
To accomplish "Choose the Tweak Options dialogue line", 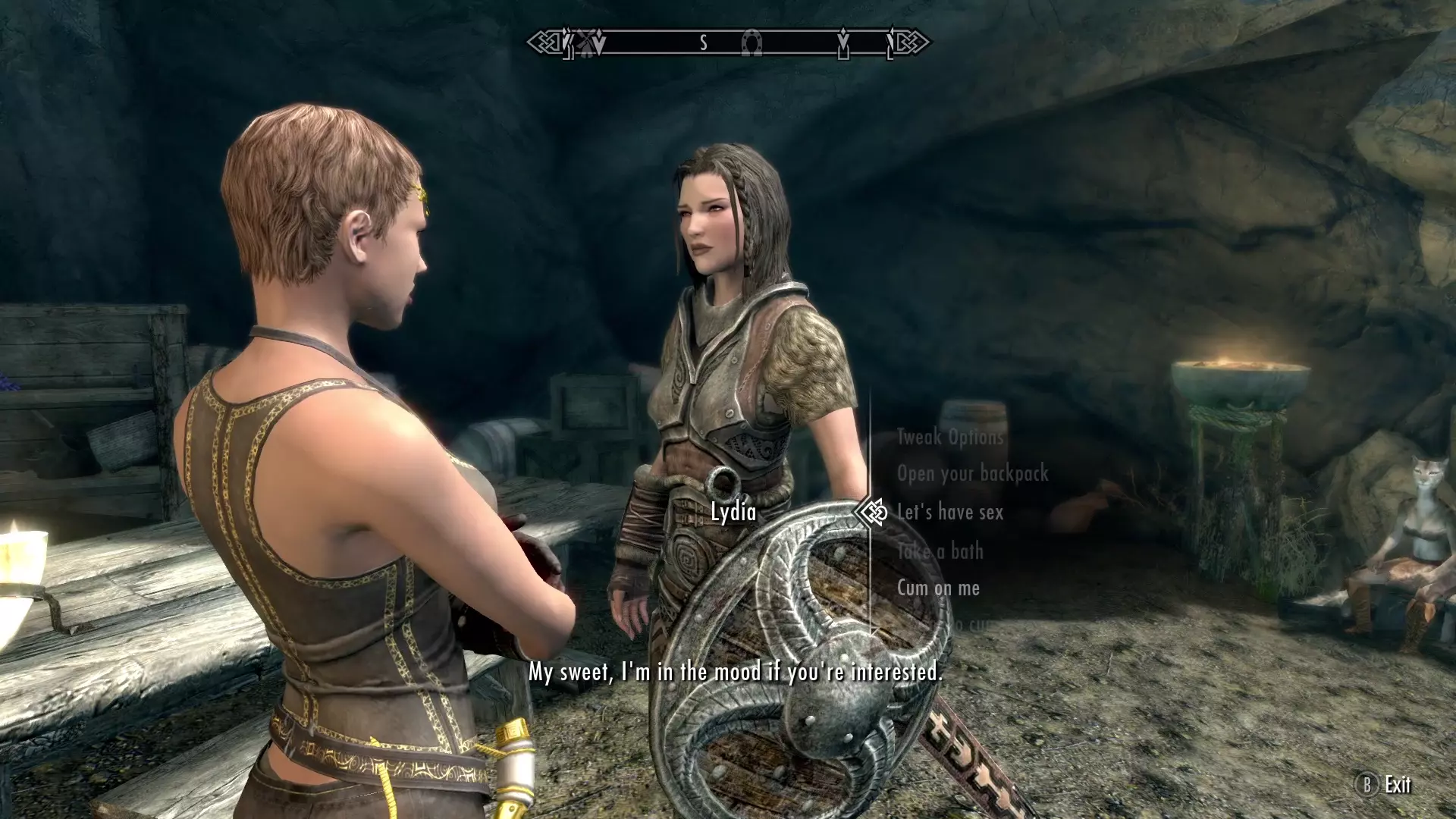I will coord(950,437).
